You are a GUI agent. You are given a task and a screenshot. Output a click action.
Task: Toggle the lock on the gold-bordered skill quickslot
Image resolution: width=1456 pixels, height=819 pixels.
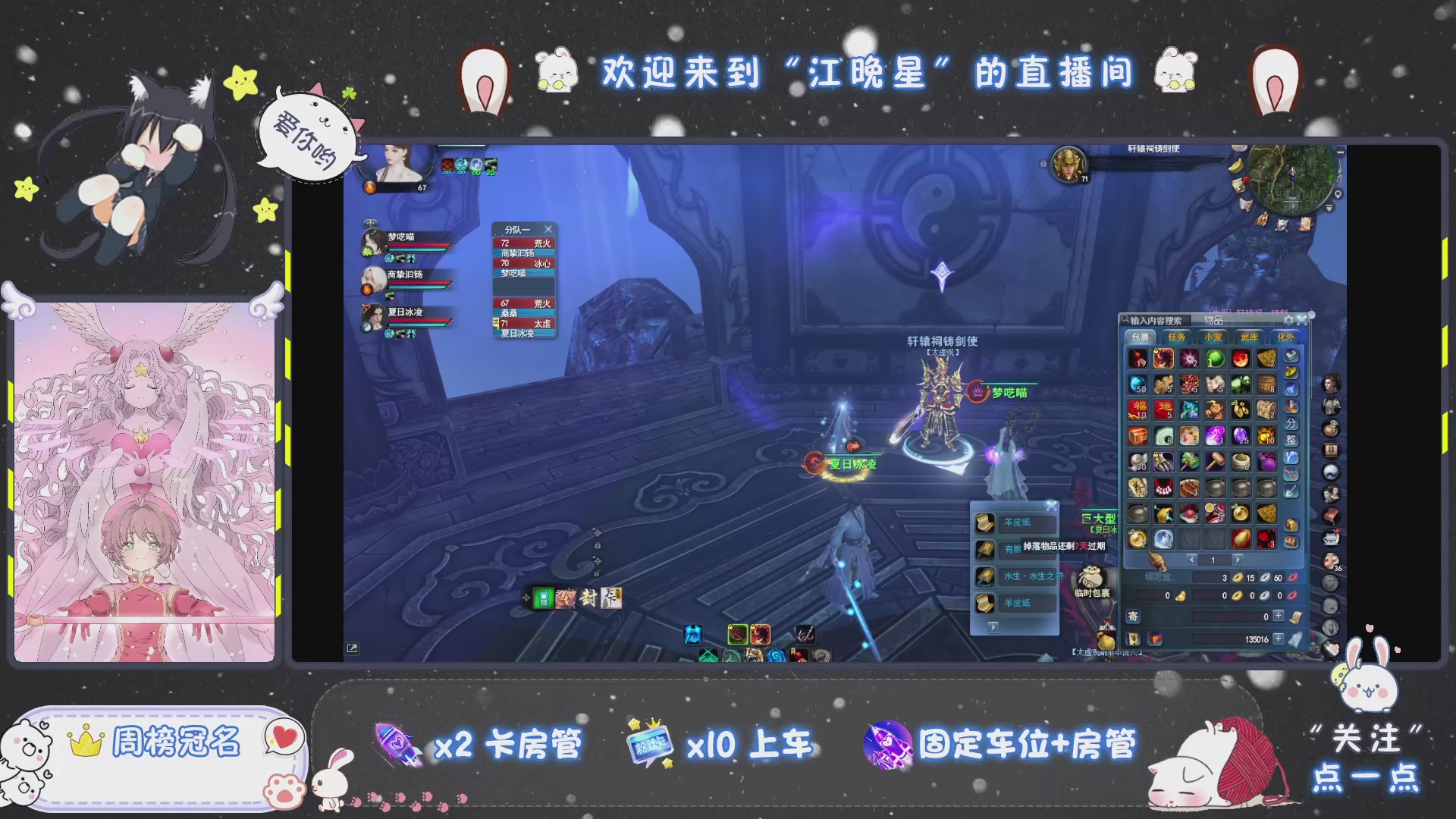[x=752, y=627]
